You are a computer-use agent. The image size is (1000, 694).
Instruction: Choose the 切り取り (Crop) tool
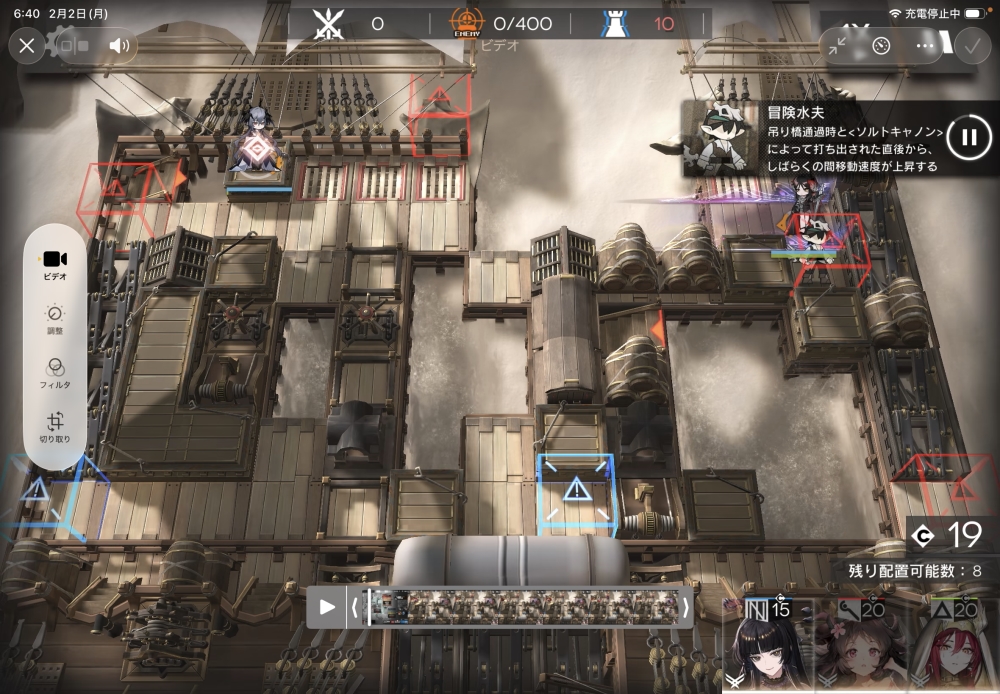pyautogui.click(x=55, y=428)
